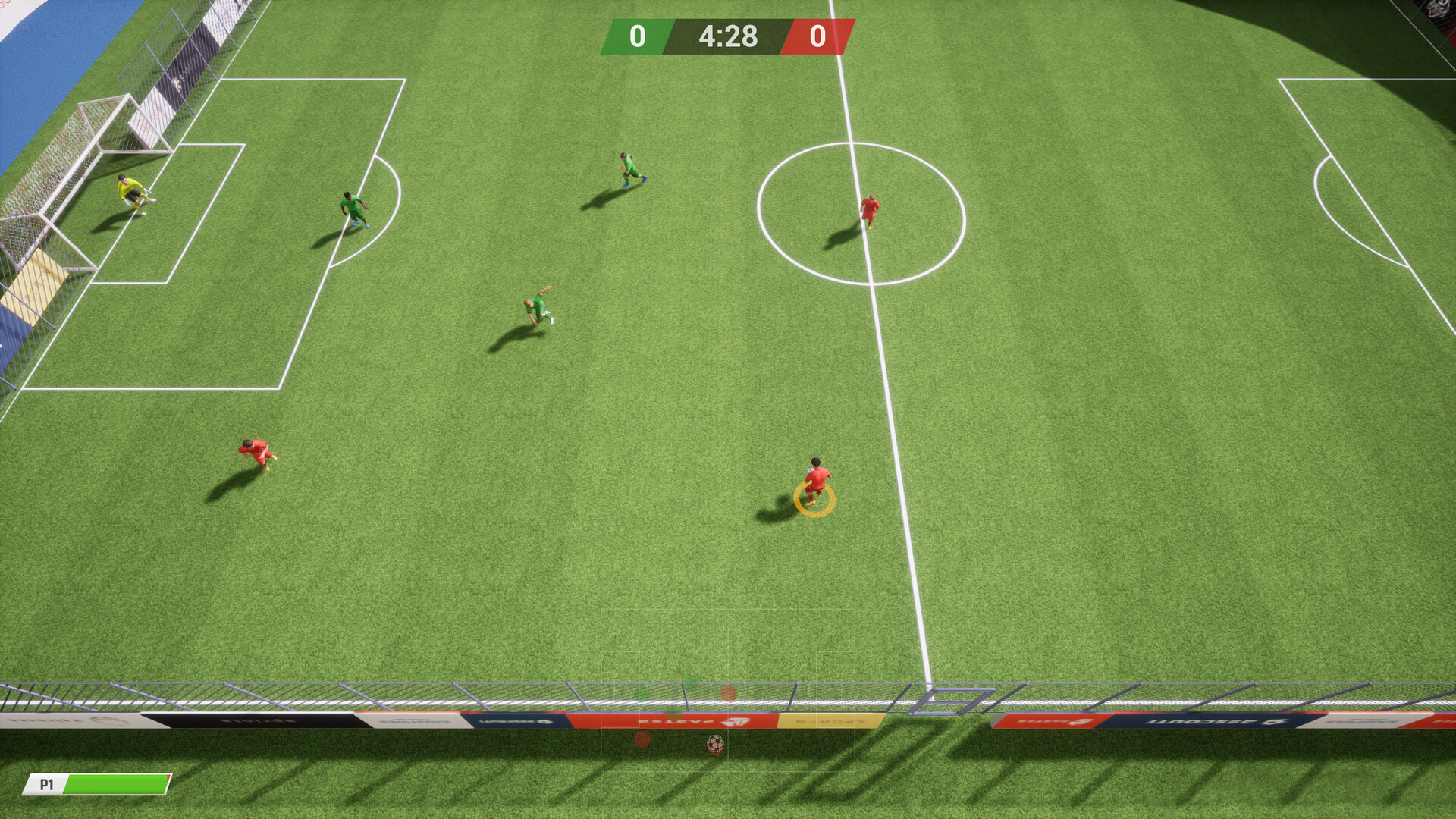Select the red player inside the center circle
The height and width of the screenshot is (819, 1456).
pos(869,212)
